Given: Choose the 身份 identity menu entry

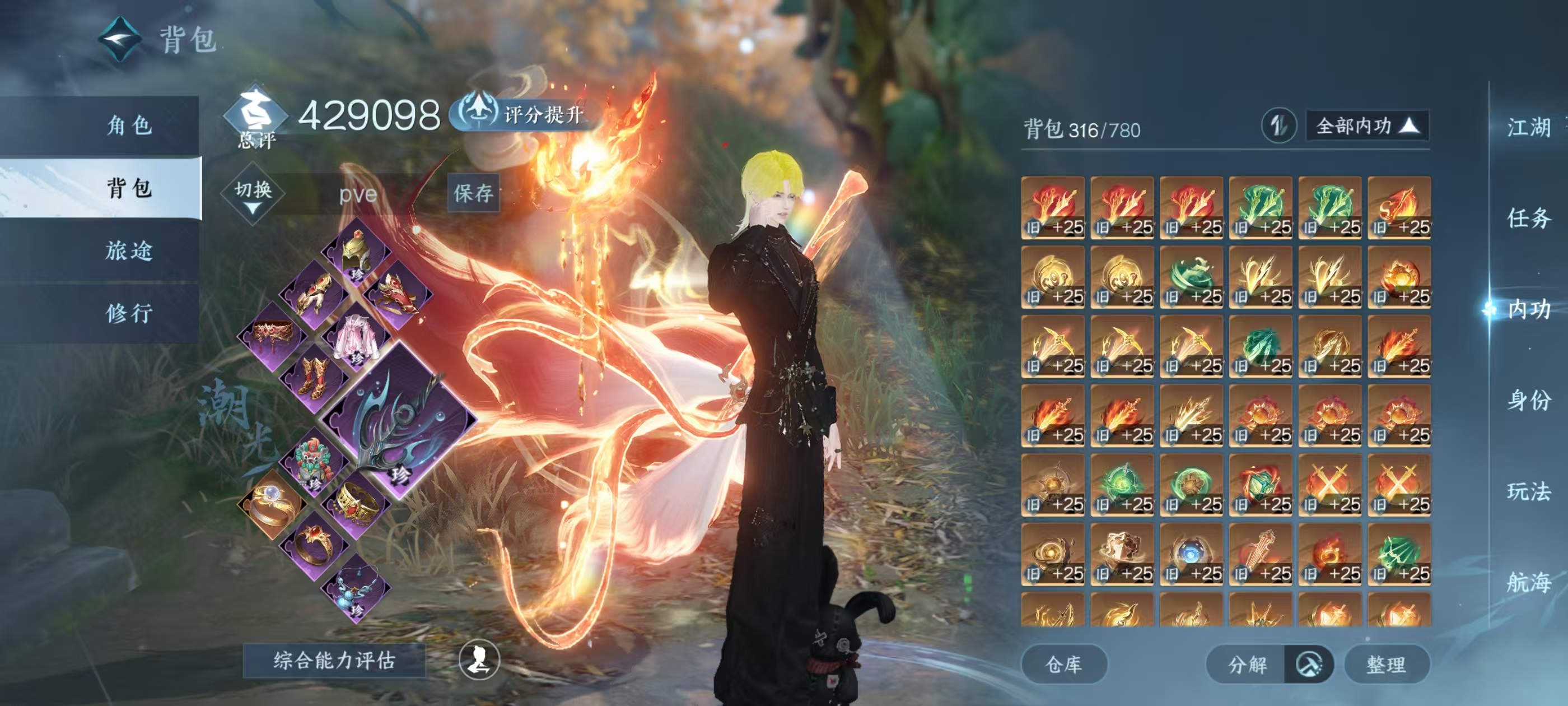Looking at the screenshot, I should [1528, 400].
